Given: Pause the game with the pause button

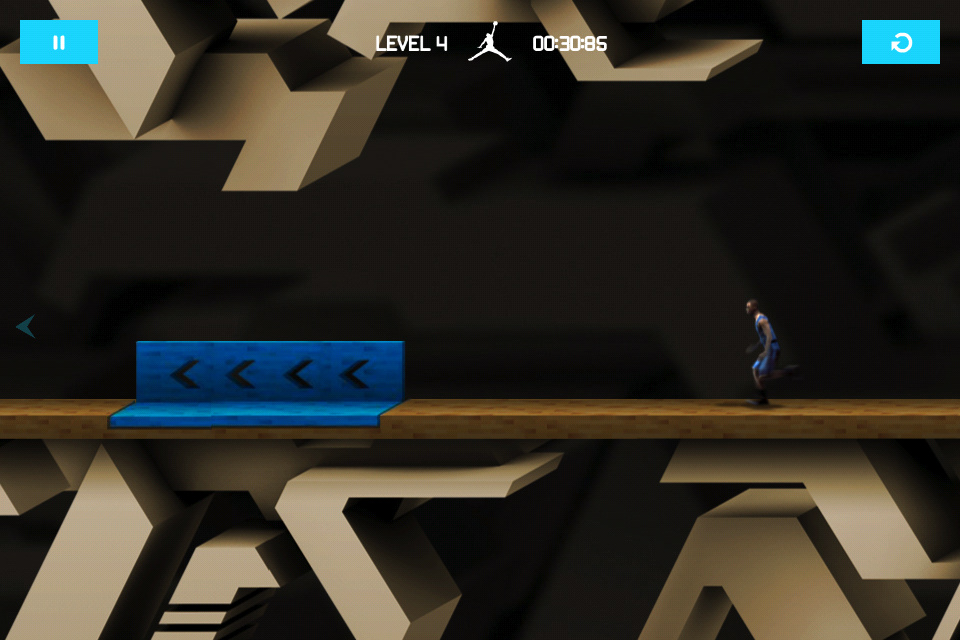Looking at the screenshot, I should [59, 42].
